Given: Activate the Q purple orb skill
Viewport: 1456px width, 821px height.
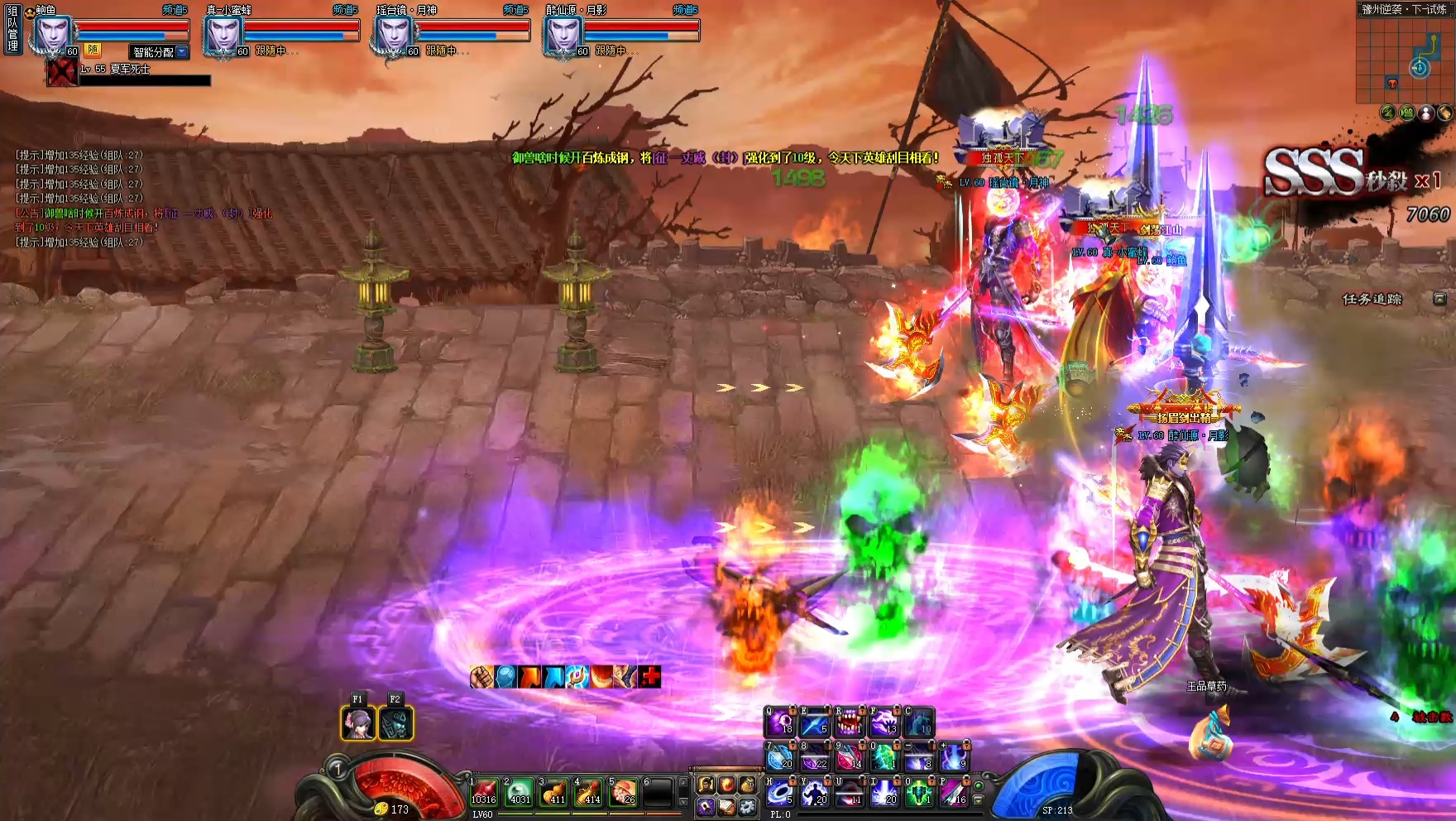Looking at the screenshot, I should pyautogui.click(x=779, y=723).
